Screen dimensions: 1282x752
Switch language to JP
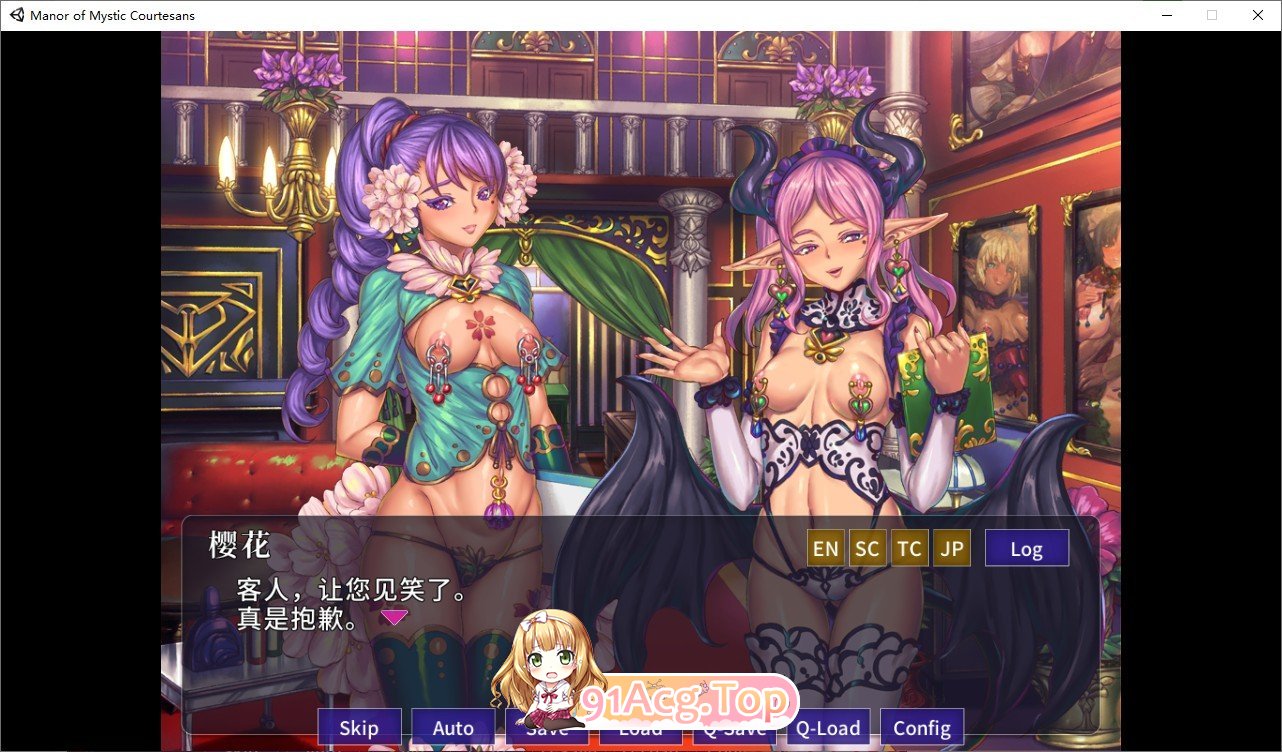coord(951,547)
